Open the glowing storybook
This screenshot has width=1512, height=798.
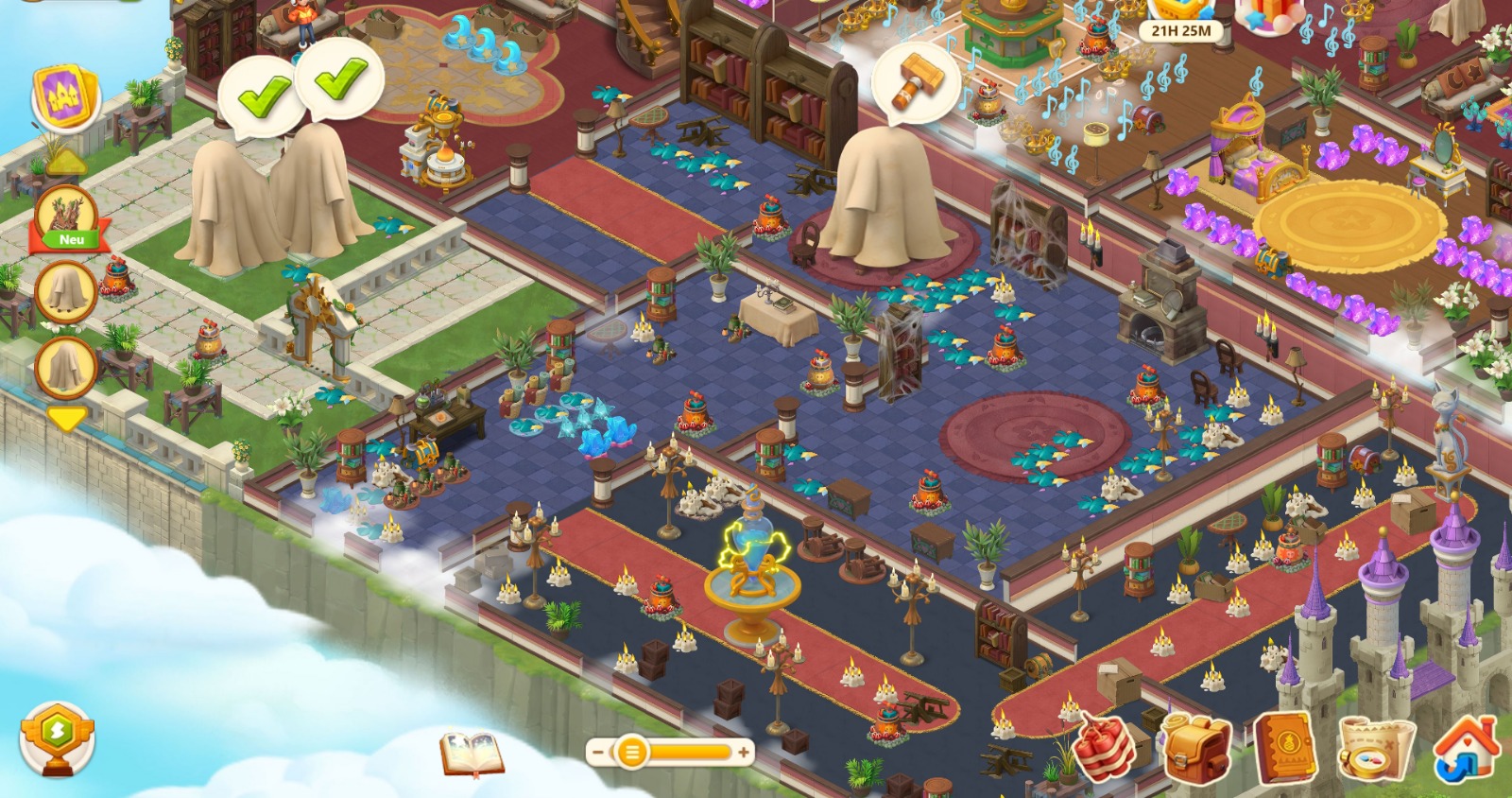[x=472, y=753]
